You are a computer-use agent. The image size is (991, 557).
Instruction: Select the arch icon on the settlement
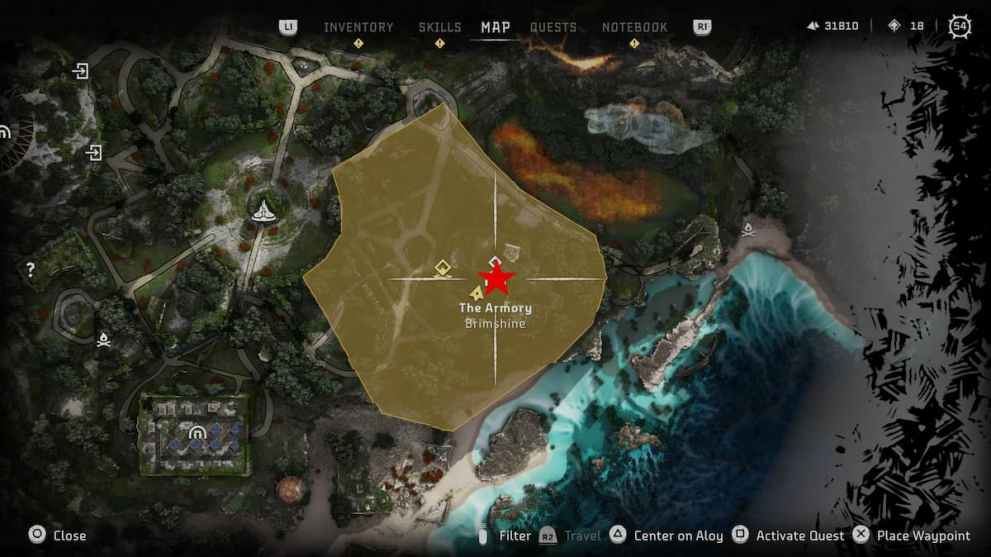[198, 433]
